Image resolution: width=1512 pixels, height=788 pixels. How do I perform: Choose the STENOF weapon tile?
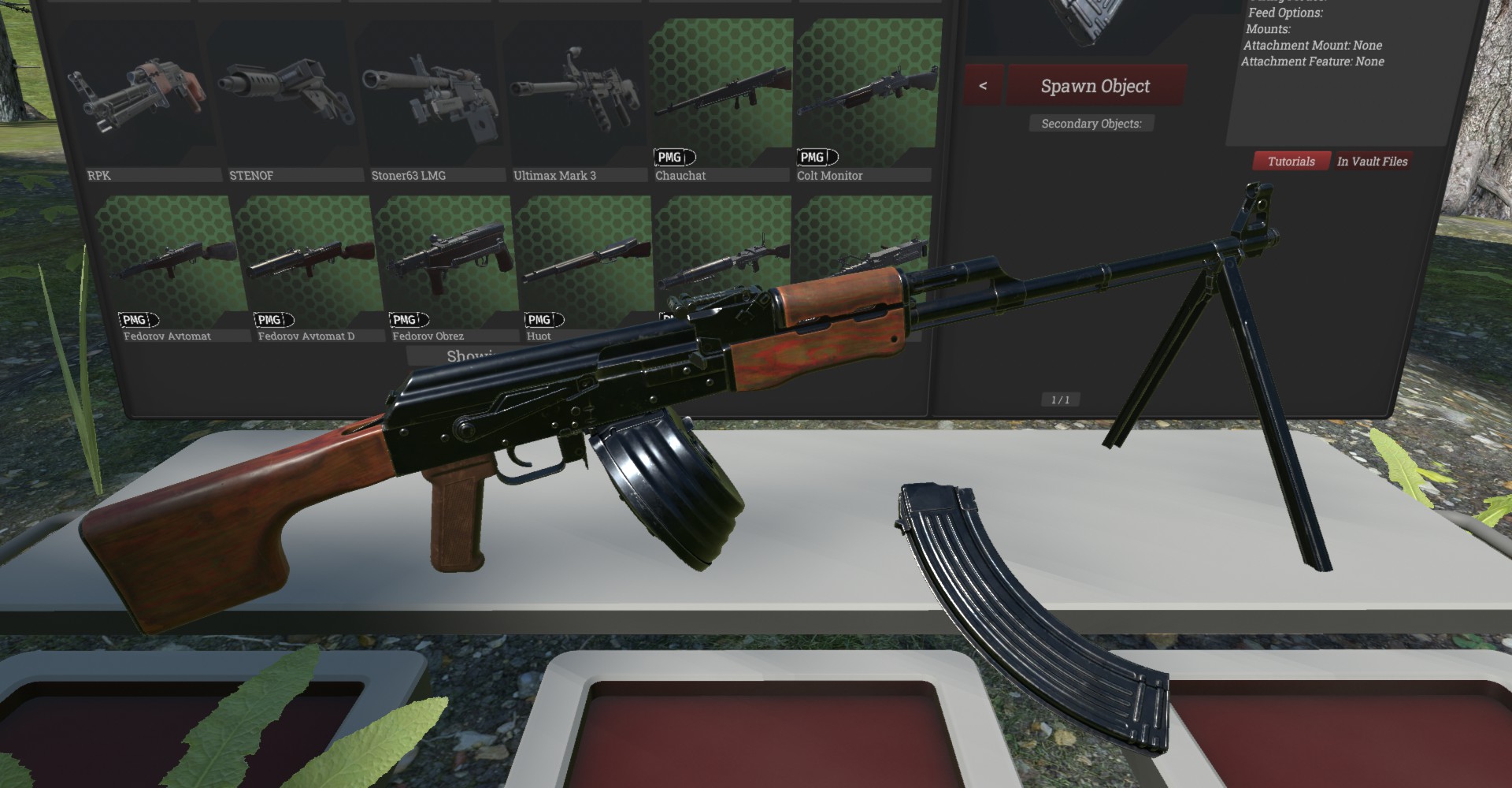[281, 98]
